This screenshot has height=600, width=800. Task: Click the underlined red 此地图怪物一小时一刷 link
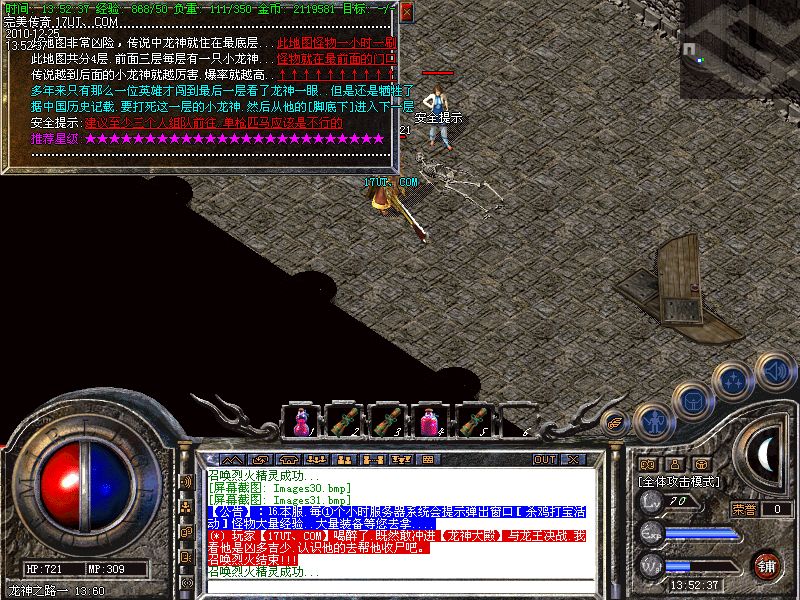coord(336,43)
